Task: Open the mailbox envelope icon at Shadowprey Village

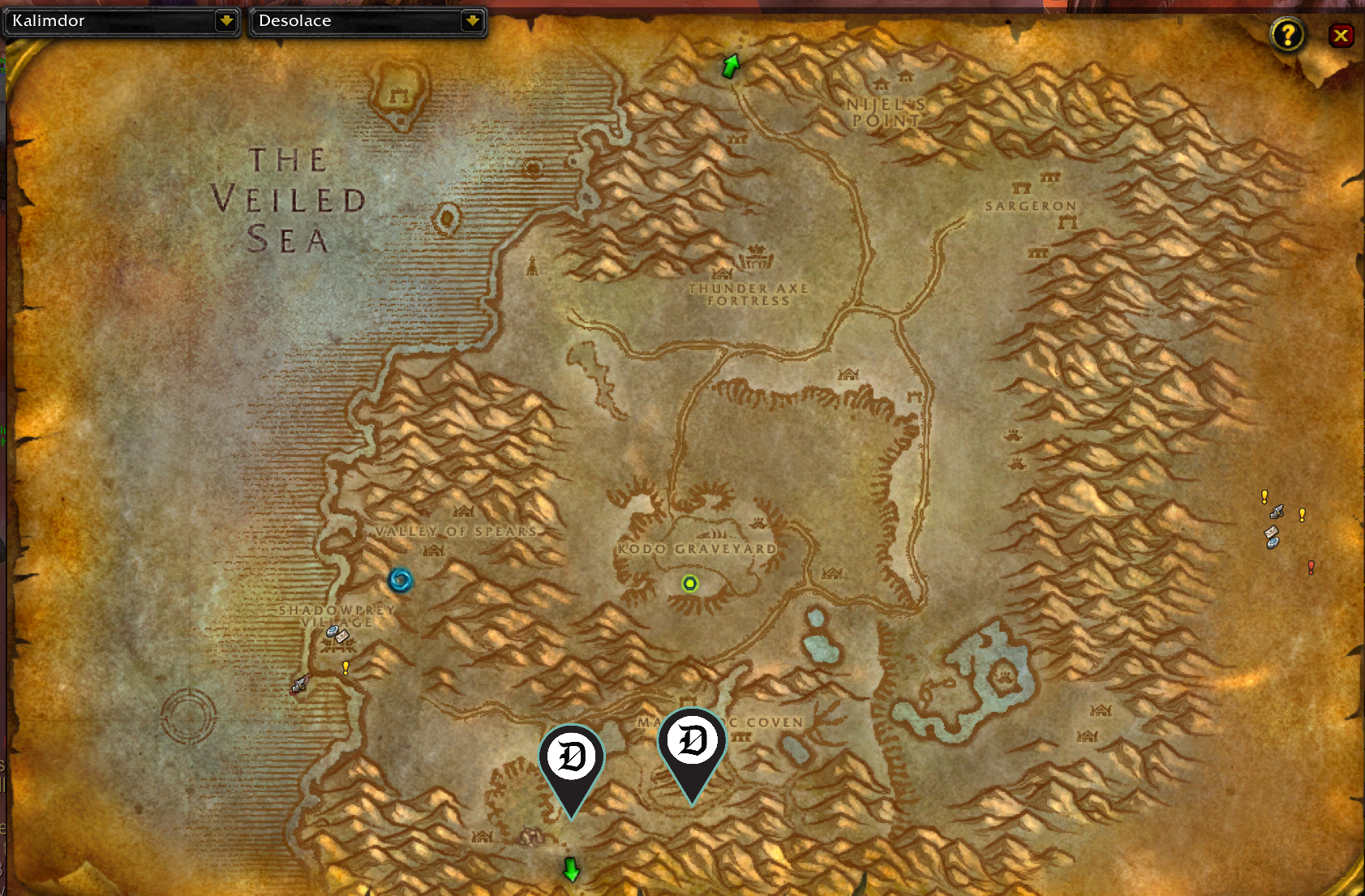Action: (x=341, y=637)
